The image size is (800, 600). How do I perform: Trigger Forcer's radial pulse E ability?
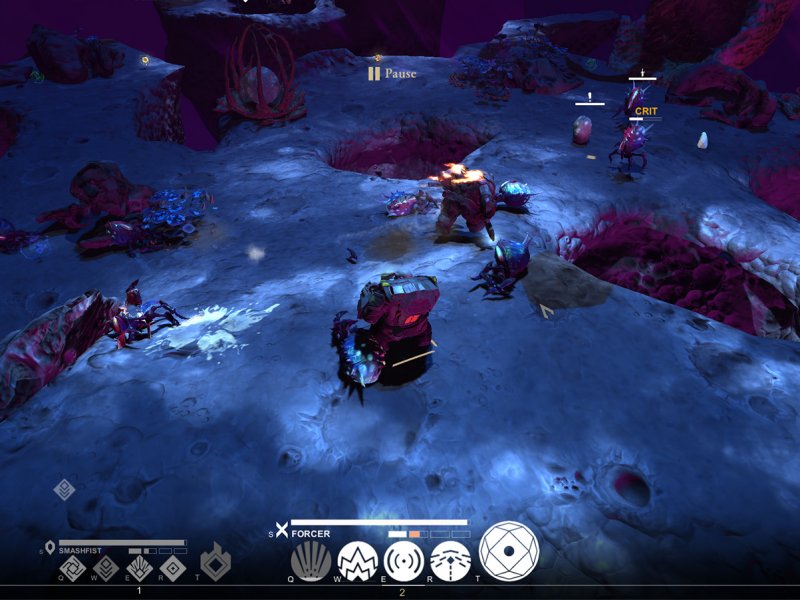[404, 561]
